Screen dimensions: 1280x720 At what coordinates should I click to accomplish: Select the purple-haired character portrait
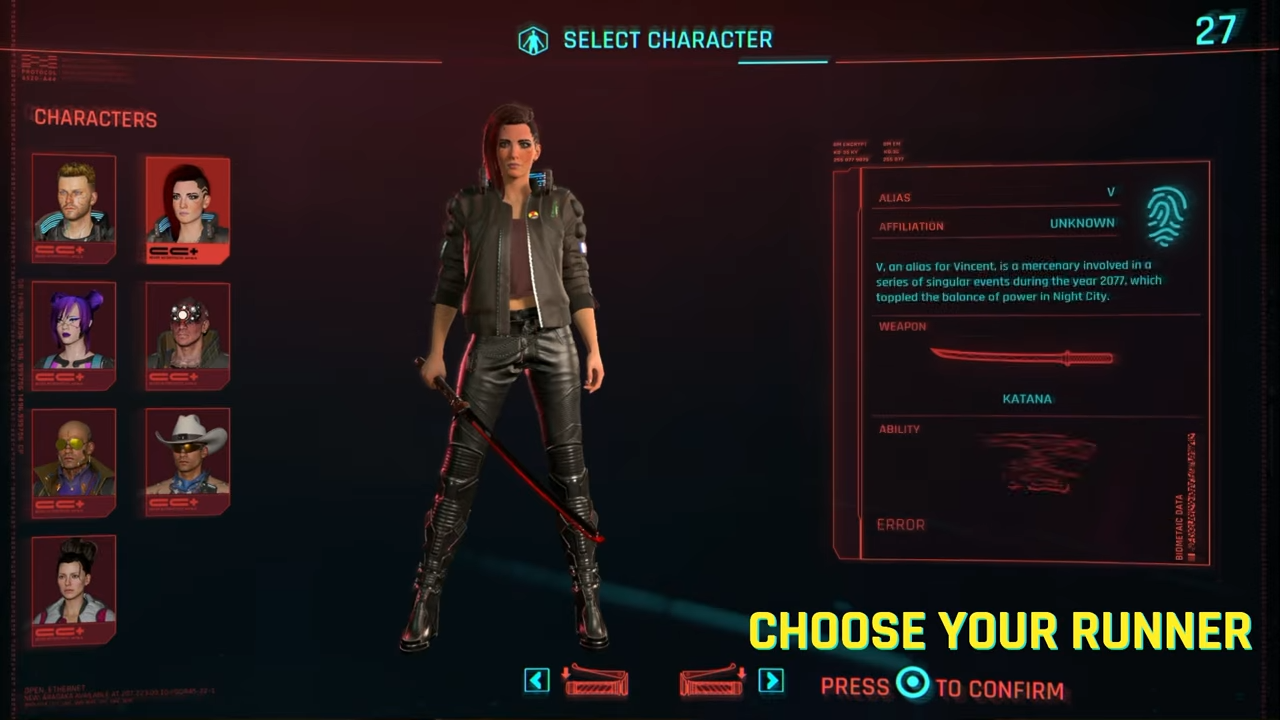(x=74, y=333)
